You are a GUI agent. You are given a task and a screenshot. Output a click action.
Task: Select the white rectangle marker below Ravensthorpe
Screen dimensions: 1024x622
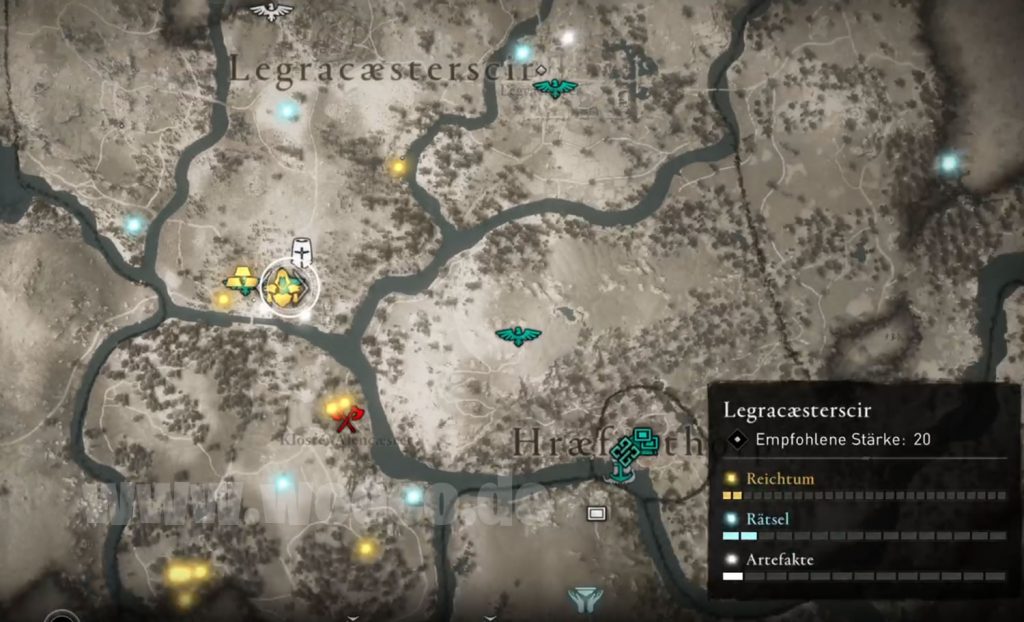[x=597, y=514]
